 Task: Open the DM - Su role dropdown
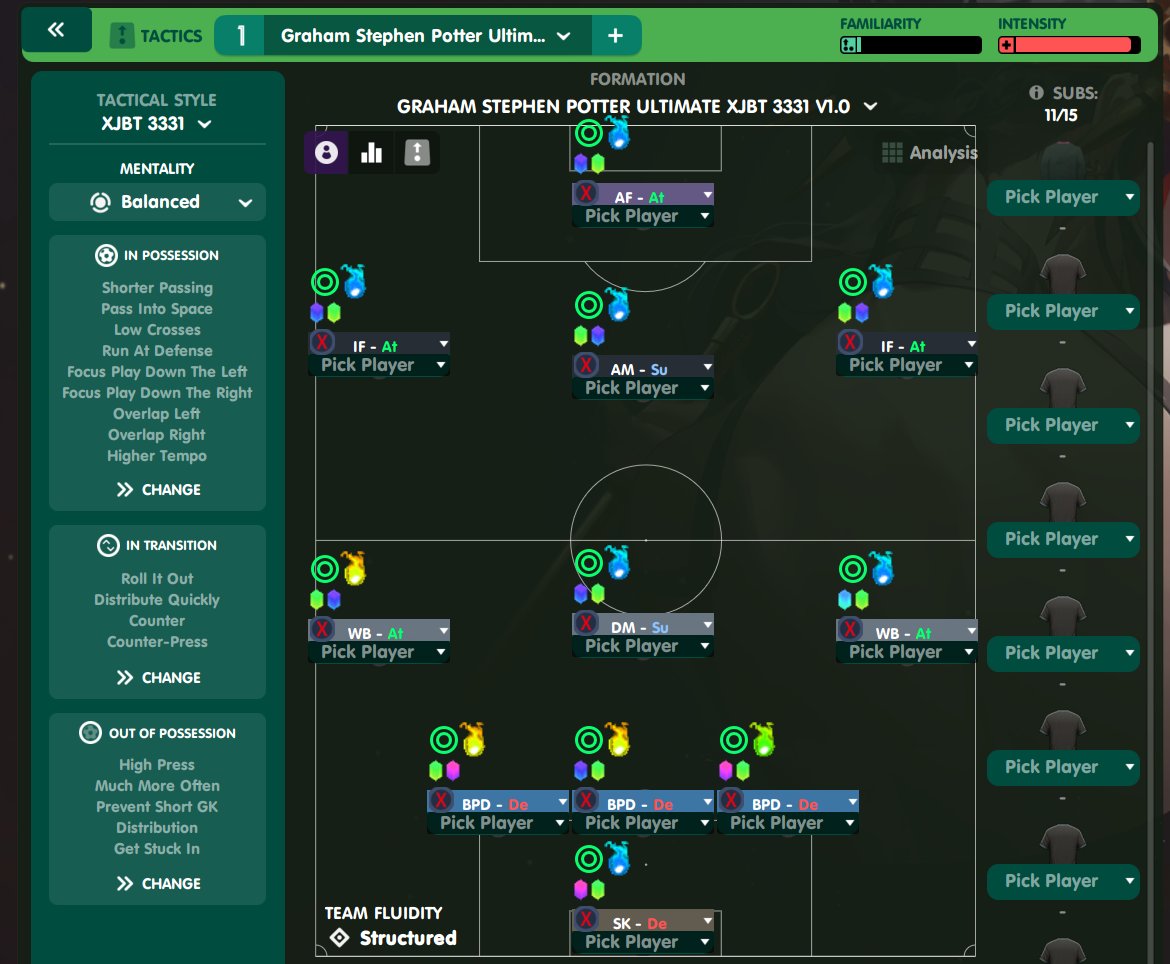[x=707, y=625]
